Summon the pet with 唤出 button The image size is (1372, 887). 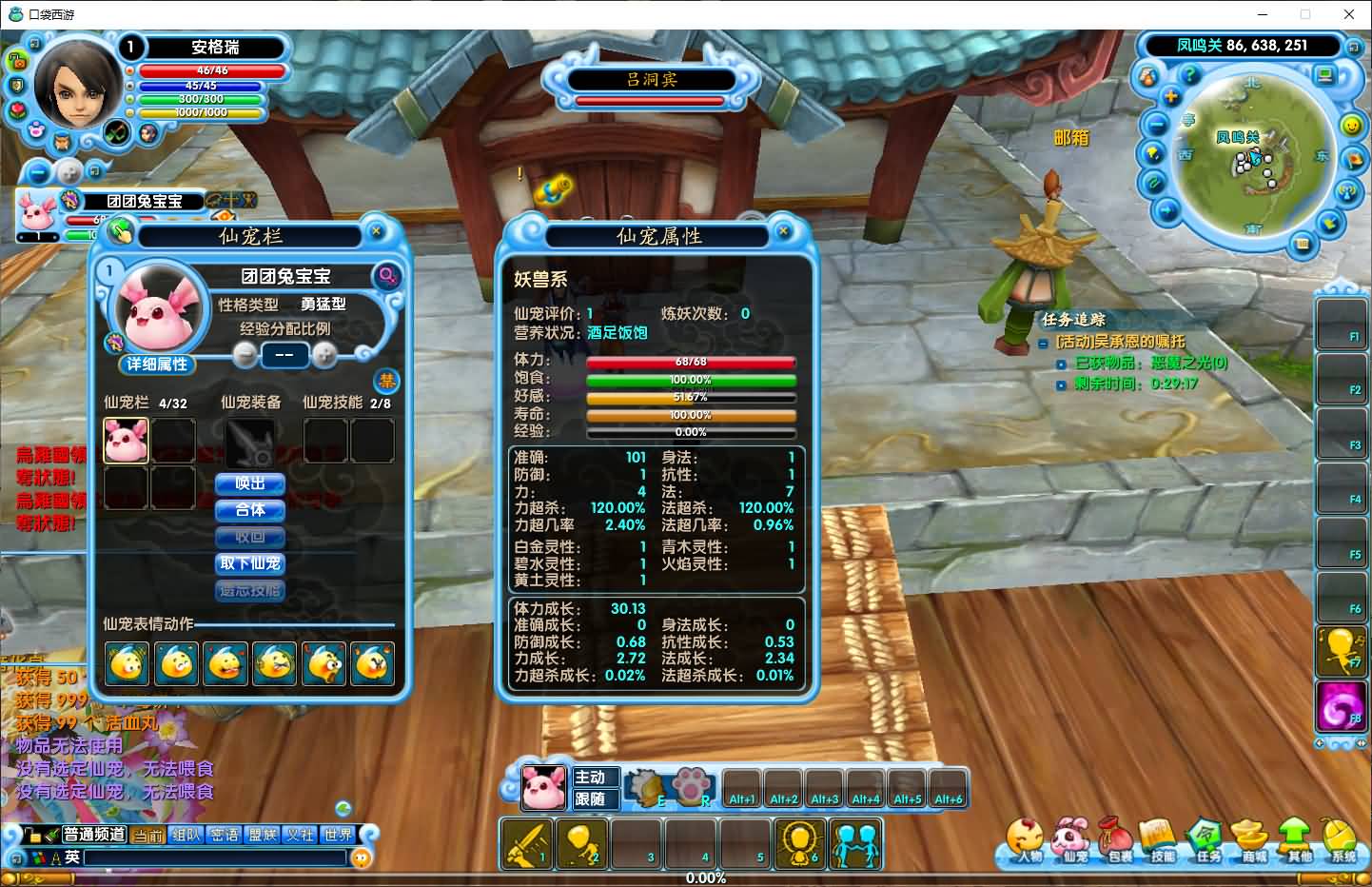[250, 483]
